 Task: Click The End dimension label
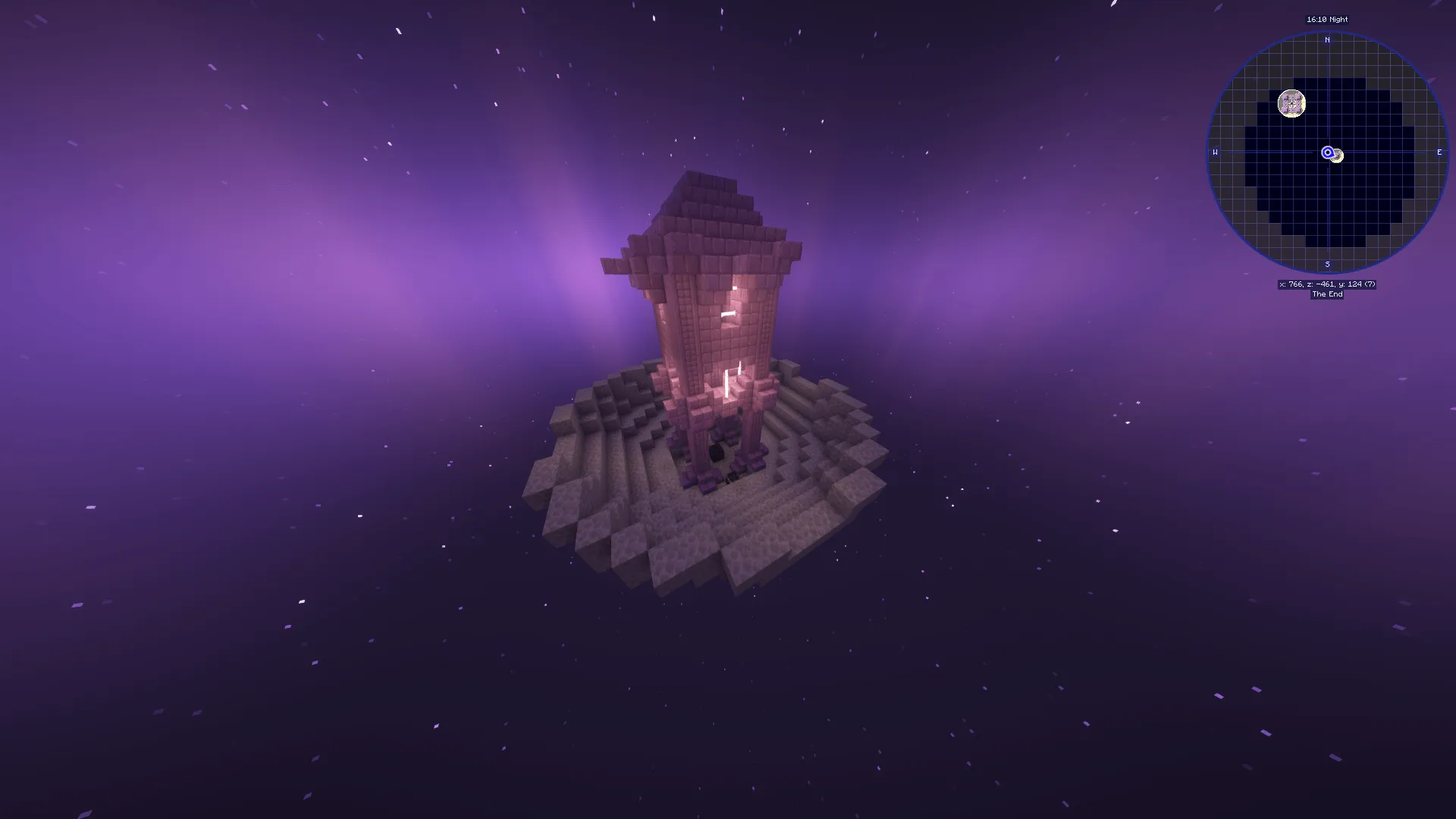1326,294
